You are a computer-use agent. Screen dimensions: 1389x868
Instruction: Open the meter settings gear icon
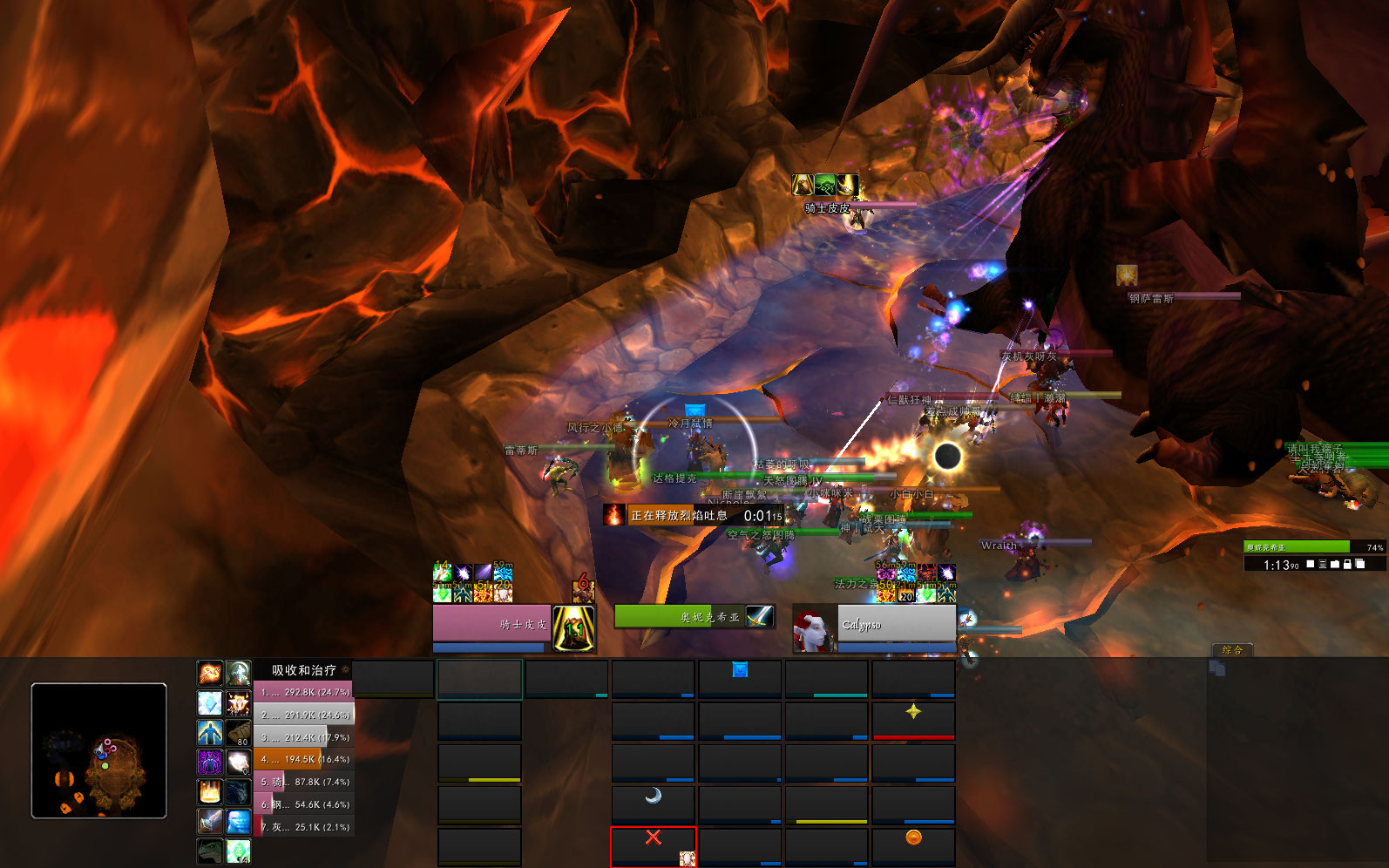tap(346, 670)
